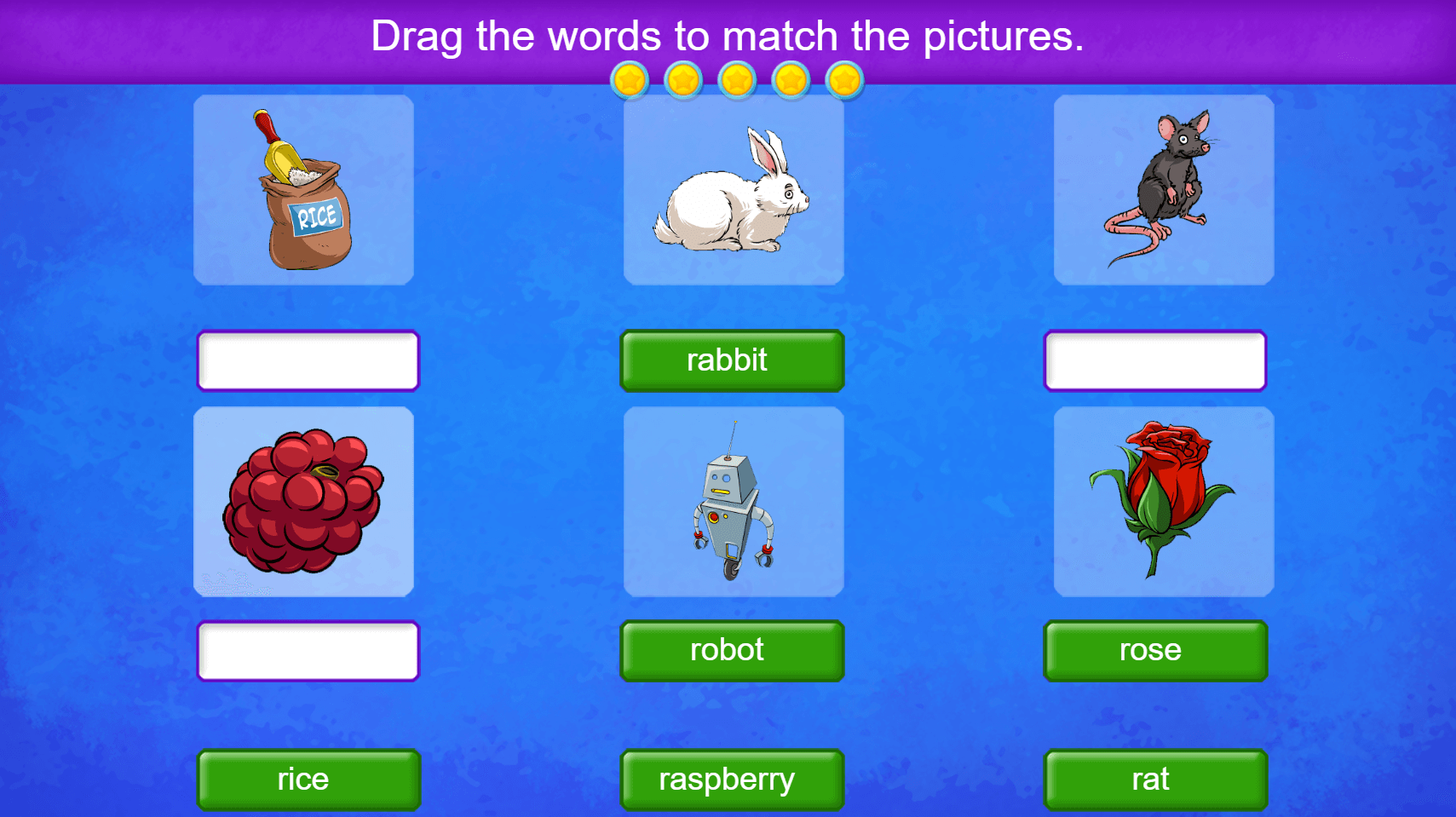The height and width of the screenshot is (817, 1456).
Task: Click the empty answer box under the rice bag
Action: (308, 360)
